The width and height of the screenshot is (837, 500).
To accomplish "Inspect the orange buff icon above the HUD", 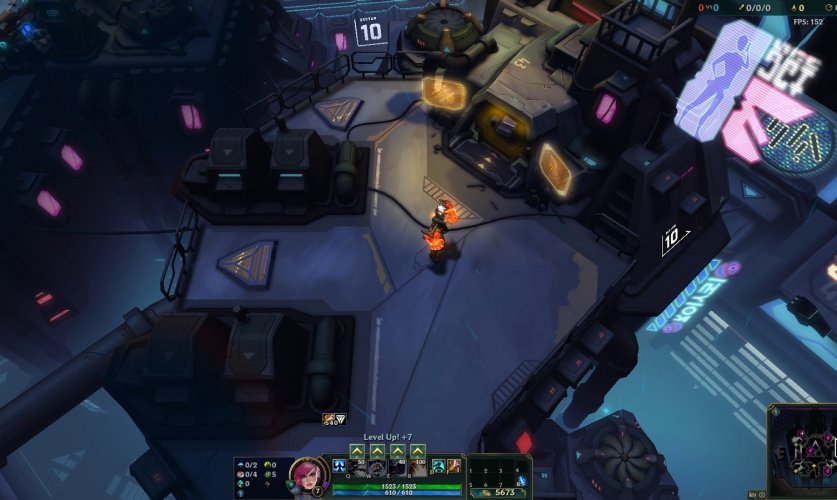I will click(x=328, y=420).
